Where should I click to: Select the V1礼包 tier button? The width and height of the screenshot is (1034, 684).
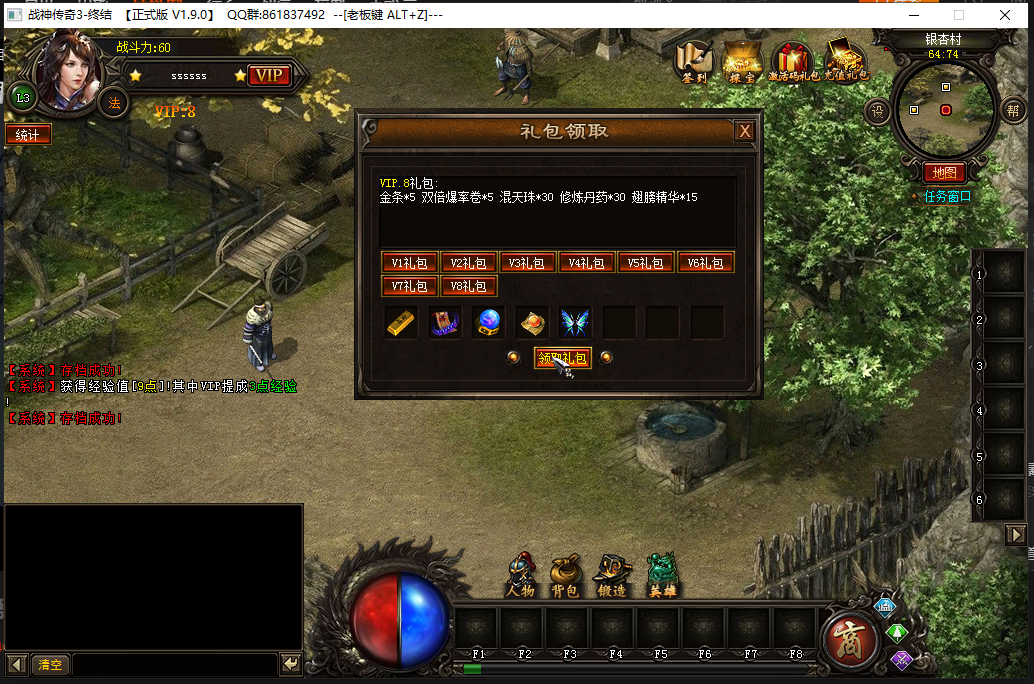point(409,263)
